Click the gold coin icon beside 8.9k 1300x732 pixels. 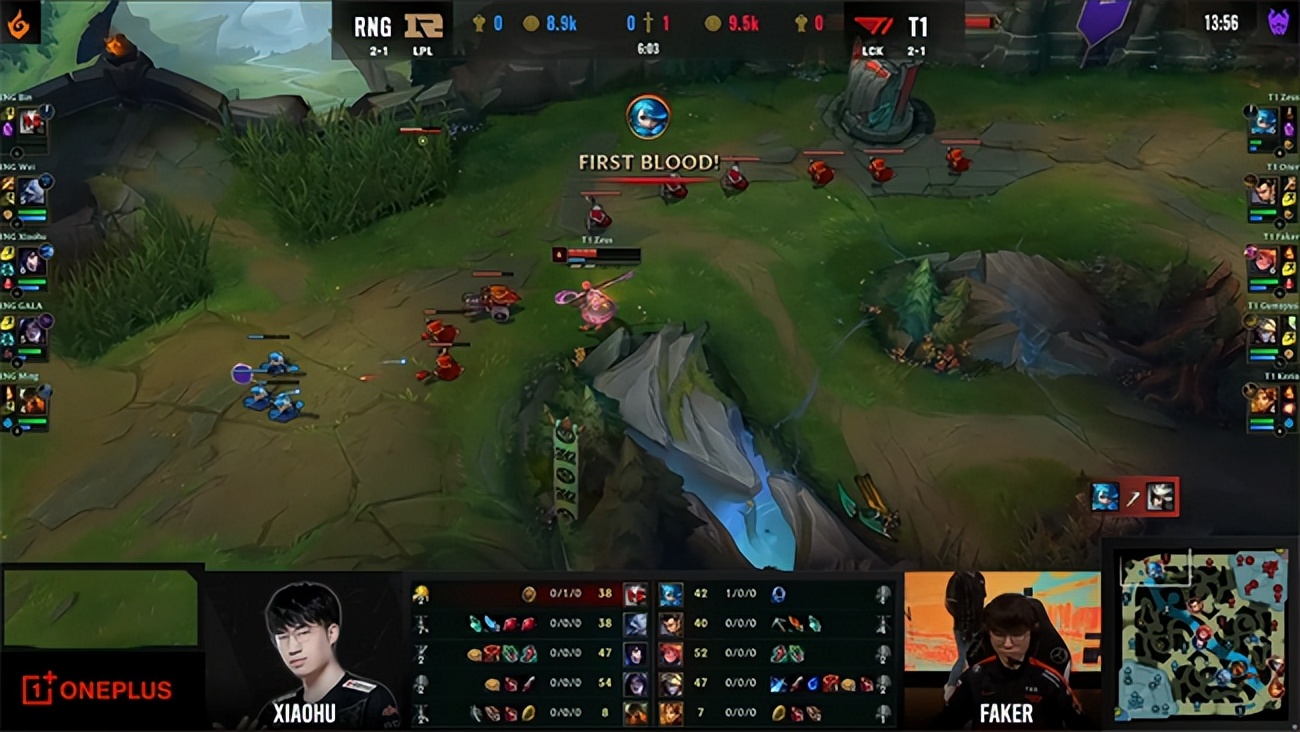coord(529,22)
